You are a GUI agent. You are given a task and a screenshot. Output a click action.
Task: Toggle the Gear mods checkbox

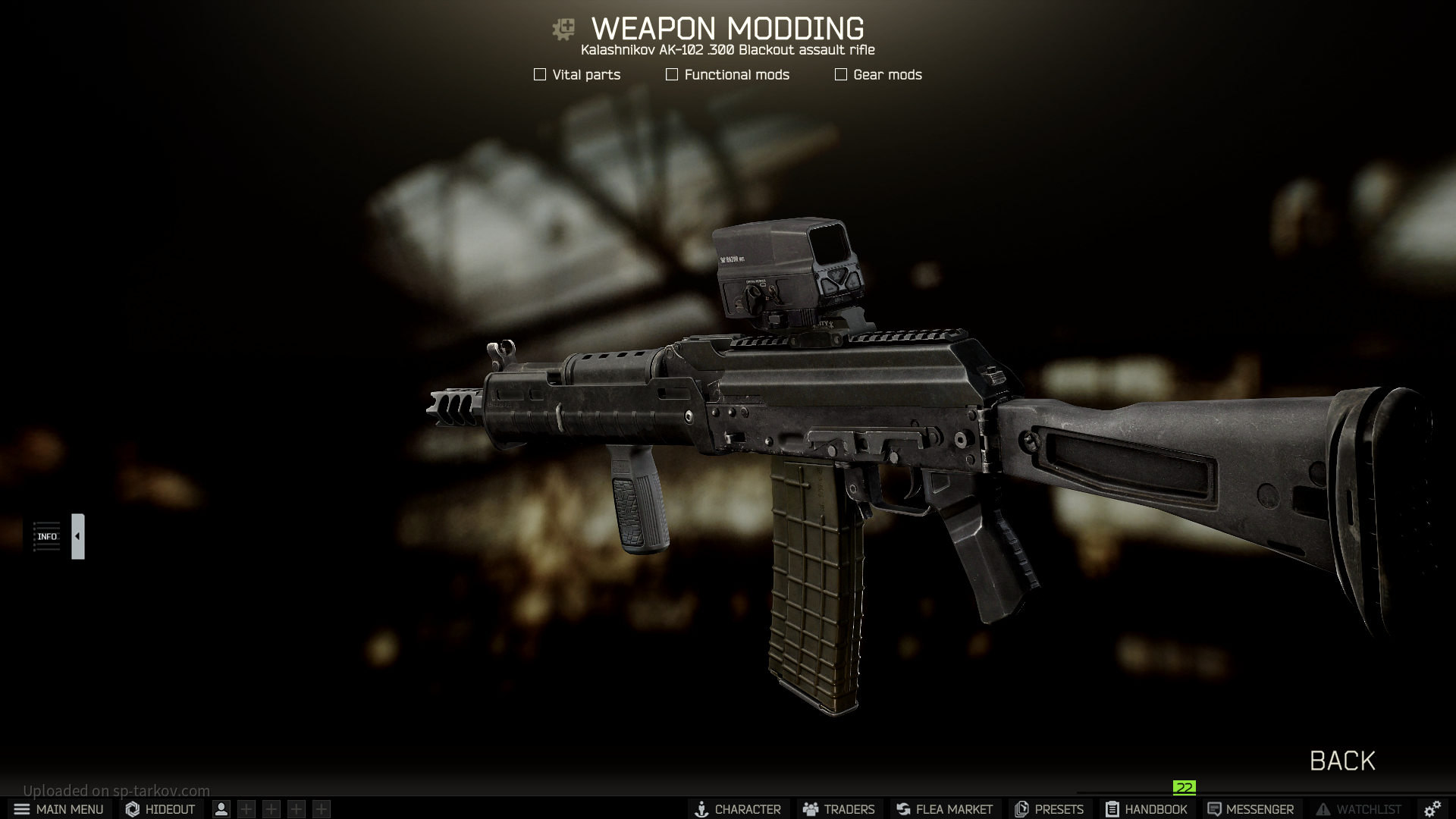coord(841,74)
